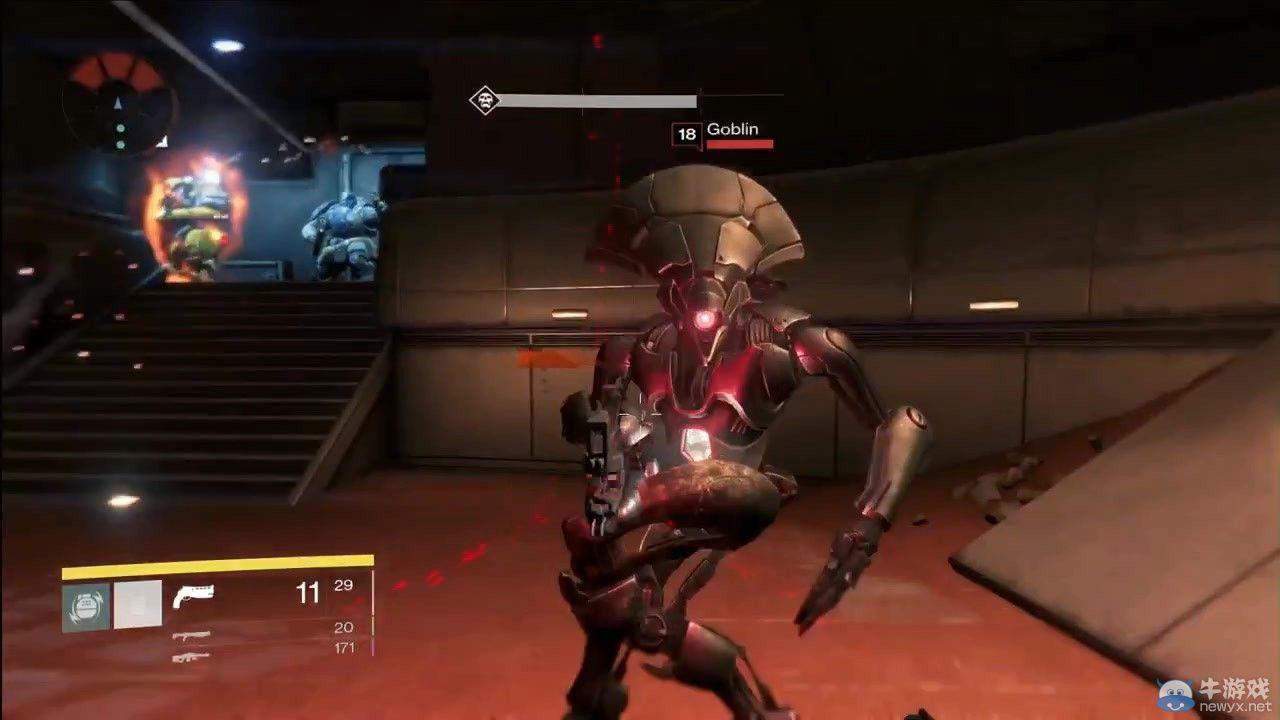Image resolution: width=1280 pixels, height=720 pixels.
Task: Expand the ammo counter showing 171
Action: [346, 647]
